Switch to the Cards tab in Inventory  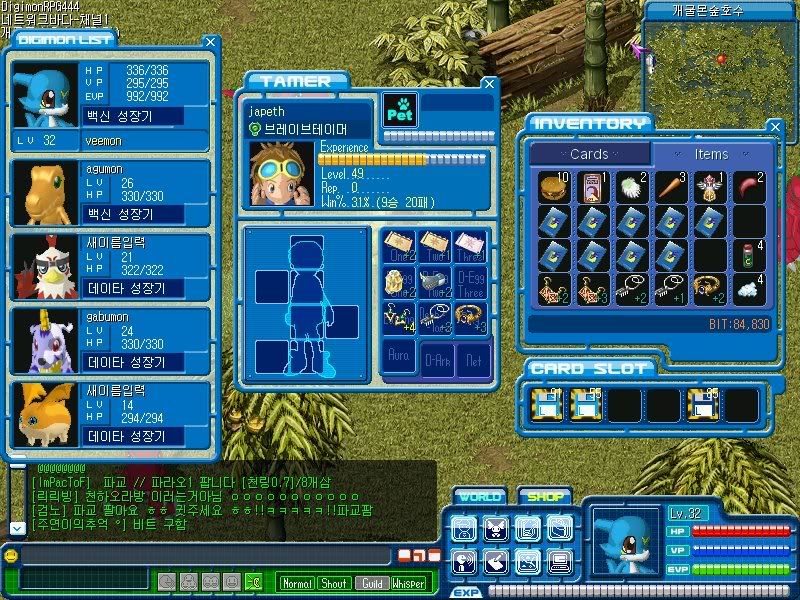coord(589,154)
